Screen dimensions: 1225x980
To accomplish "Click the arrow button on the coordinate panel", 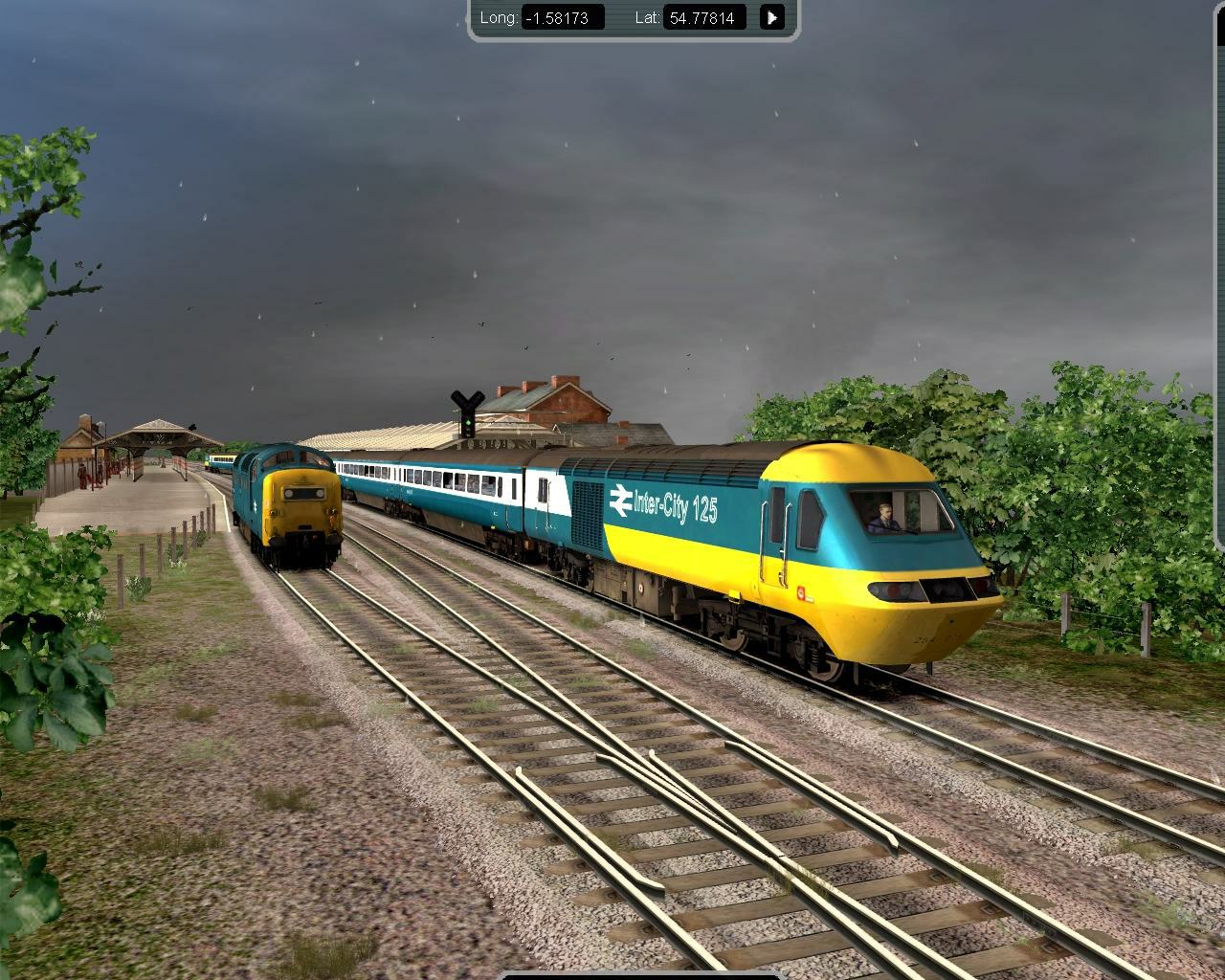I will [771, 16].
